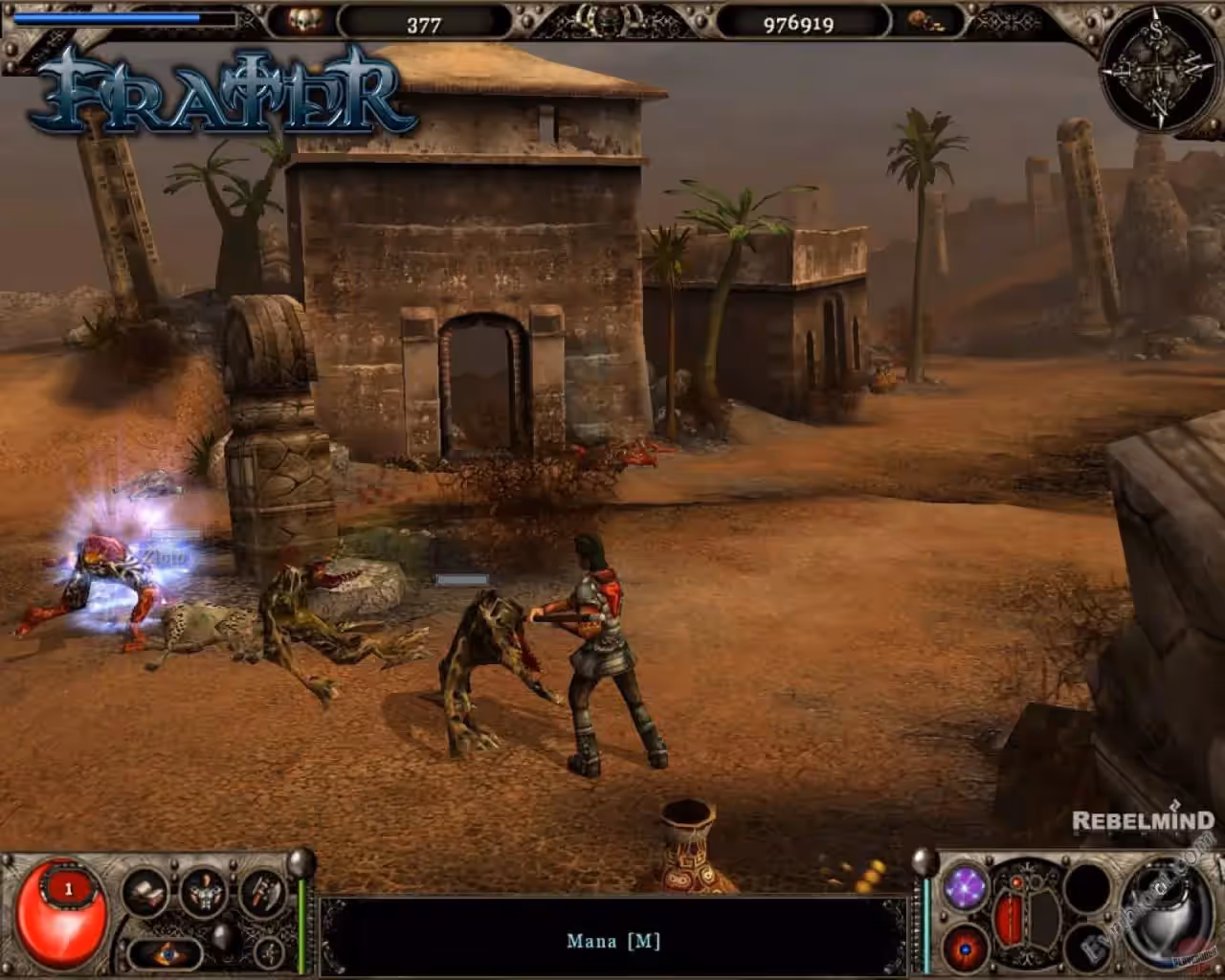Select the purple lightning spell orb
The width and height of the screenshot is (1225, 980).
966,887
